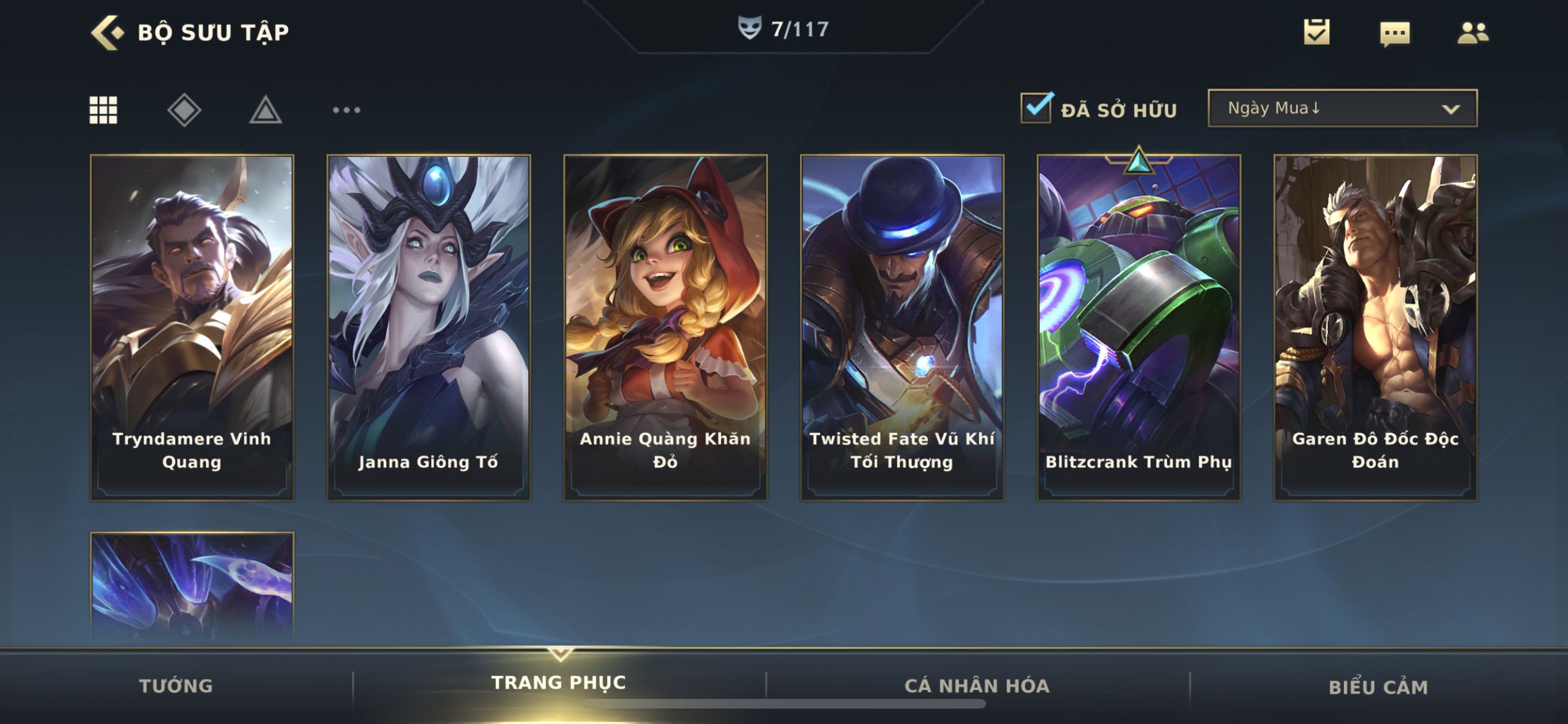Viewport: 1568px width, 724px height.
Task: Pick the Annie Quàng Khăn Đỏ skin
Action: point(666,327)
